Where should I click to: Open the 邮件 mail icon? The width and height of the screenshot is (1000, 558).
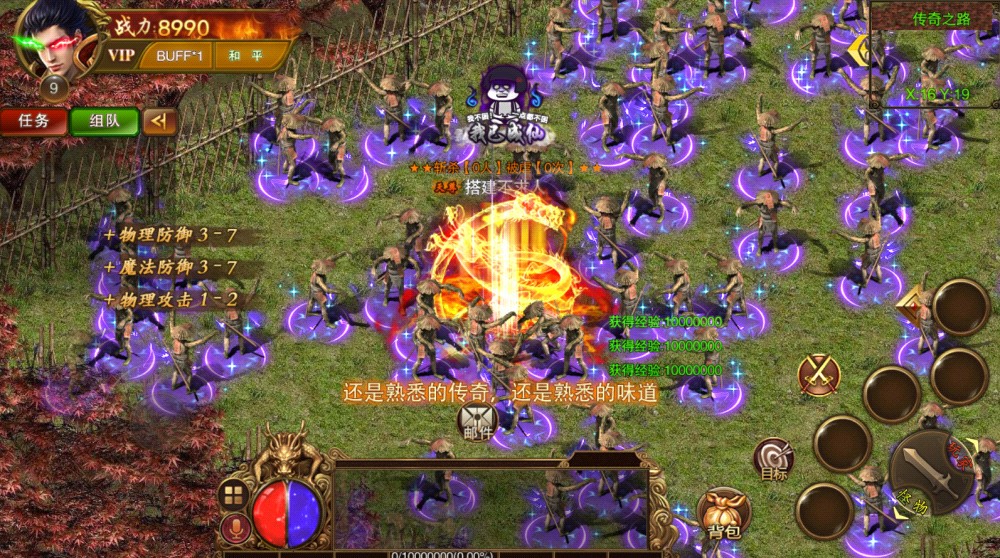[477, 423]
